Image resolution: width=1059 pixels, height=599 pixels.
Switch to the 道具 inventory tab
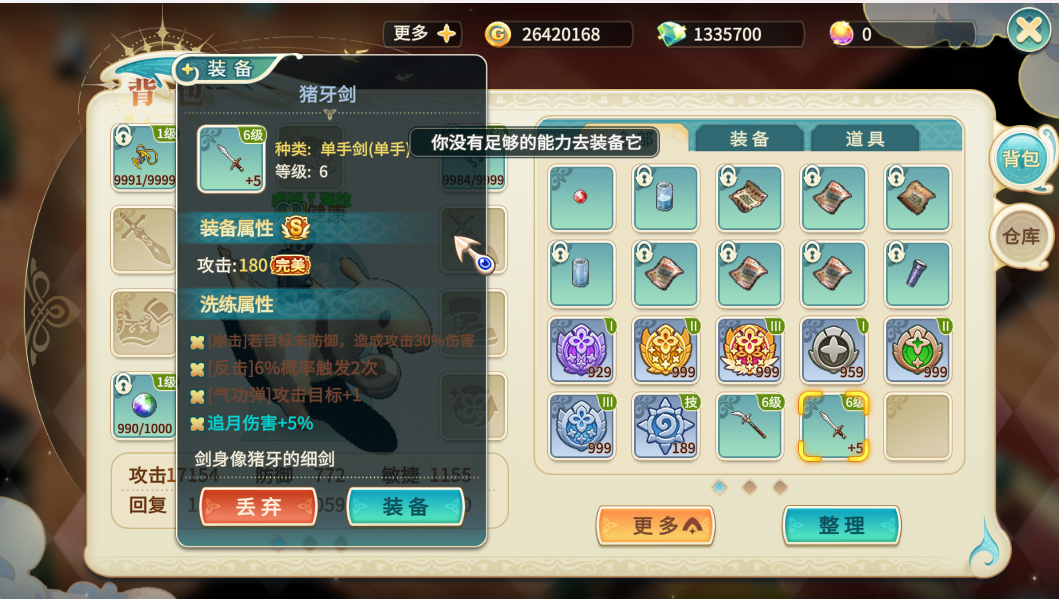[864, 139]
